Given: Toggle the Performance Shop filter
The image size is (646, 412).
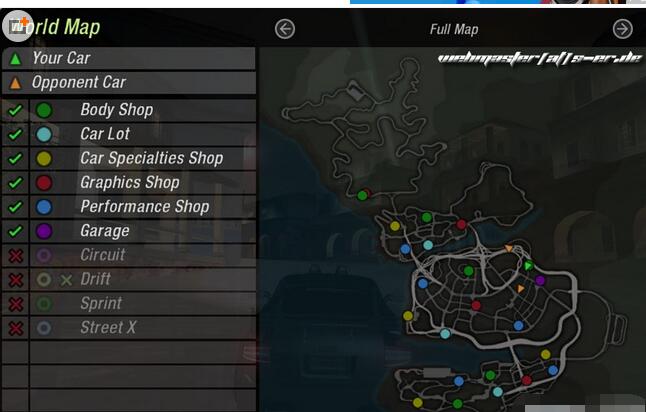Looking at the screenshot, I should tap(15, 207).
